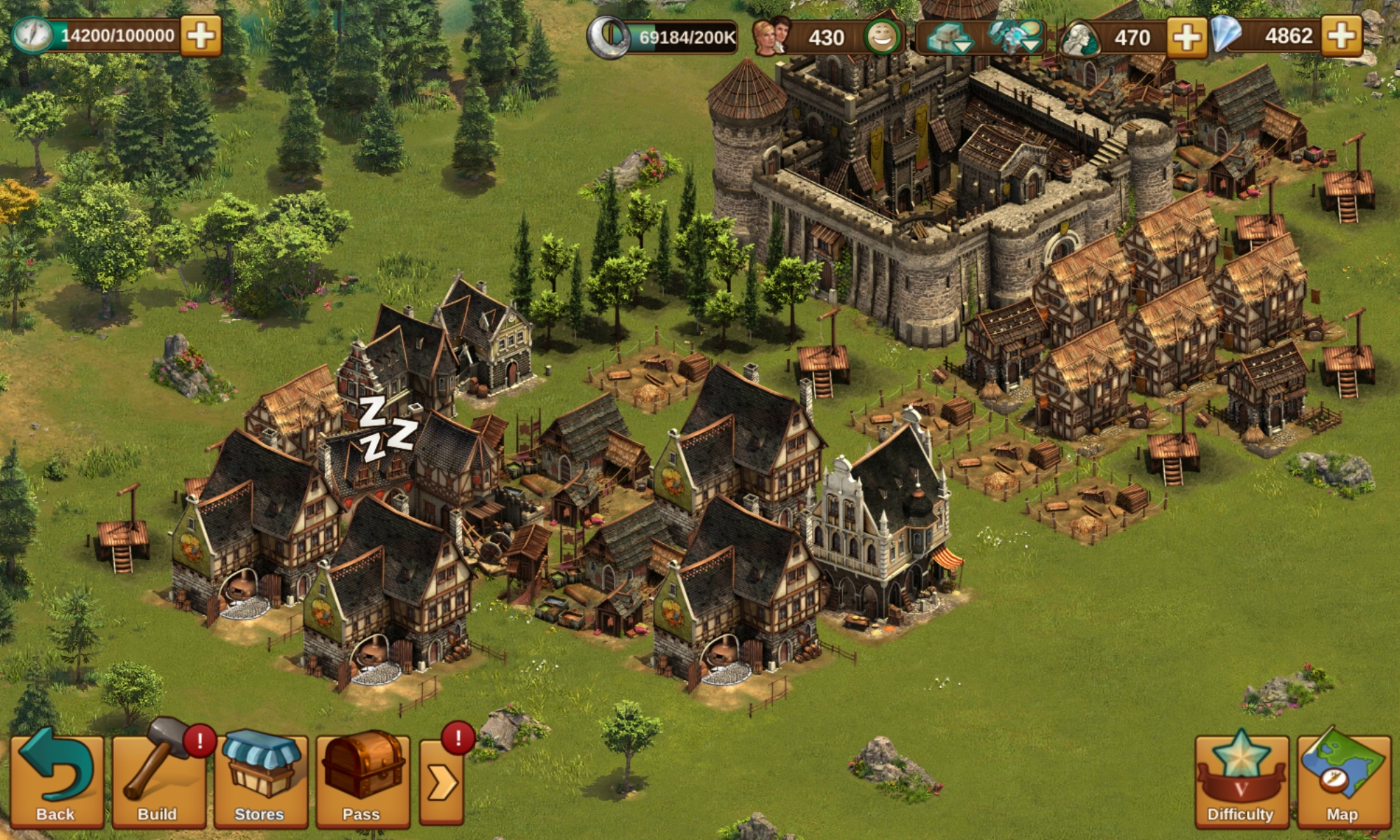
Task: Open the Pass treasure chest
Action: (x=362, y=779)
